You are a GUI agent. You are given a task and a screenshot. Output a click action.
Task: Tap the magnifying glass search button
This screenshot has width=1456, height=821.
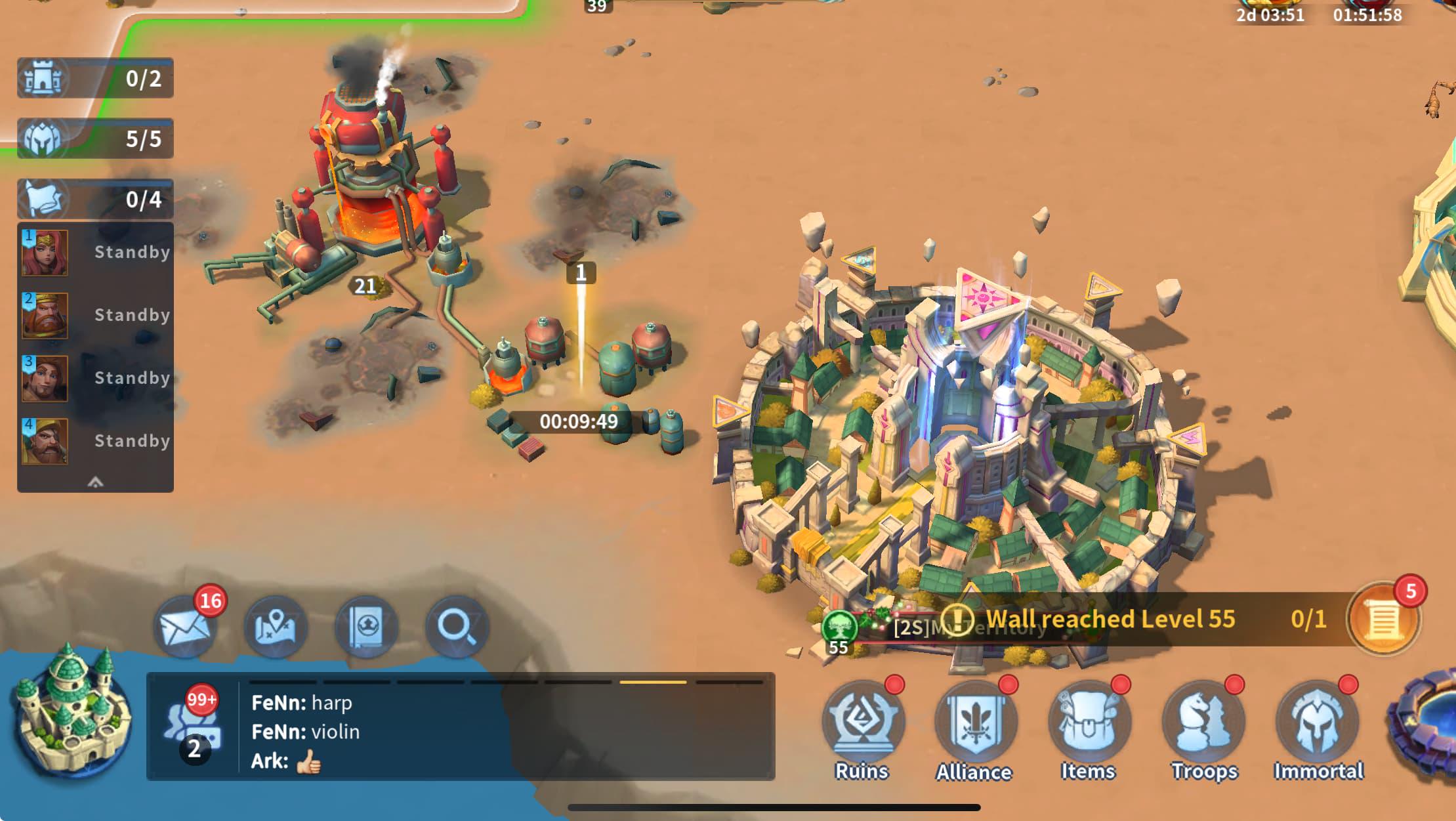[457, 627]
